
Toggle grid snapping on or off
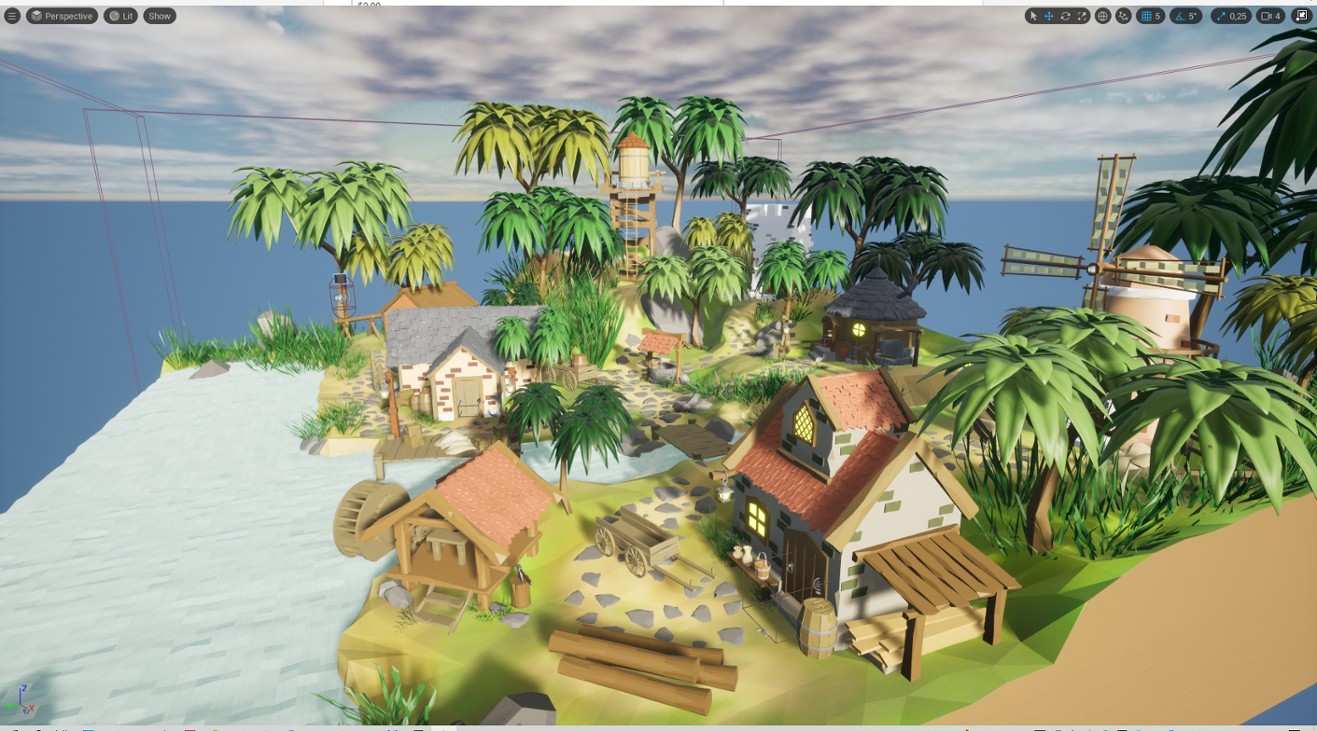pos(1146,15)
